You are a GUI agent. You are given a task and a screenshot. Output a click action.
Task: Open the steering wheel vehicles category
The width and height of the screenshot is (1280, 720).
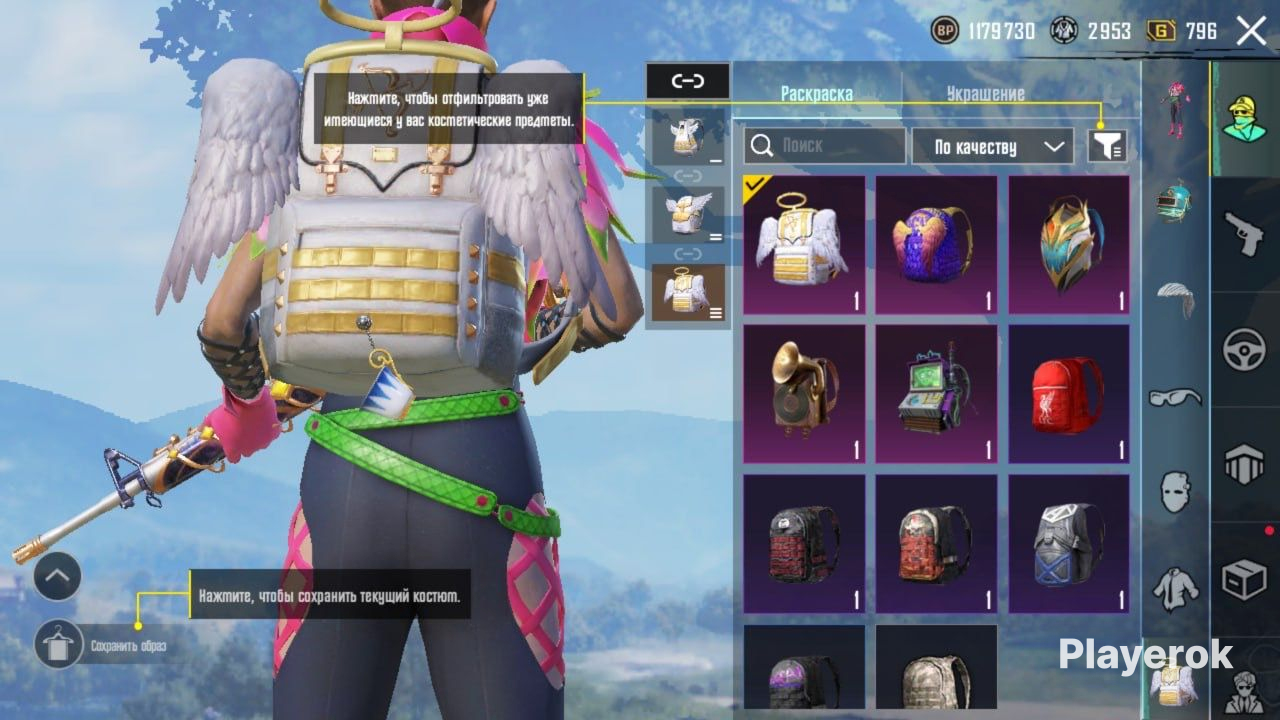pyautogui.click(x=1245, y=350)
